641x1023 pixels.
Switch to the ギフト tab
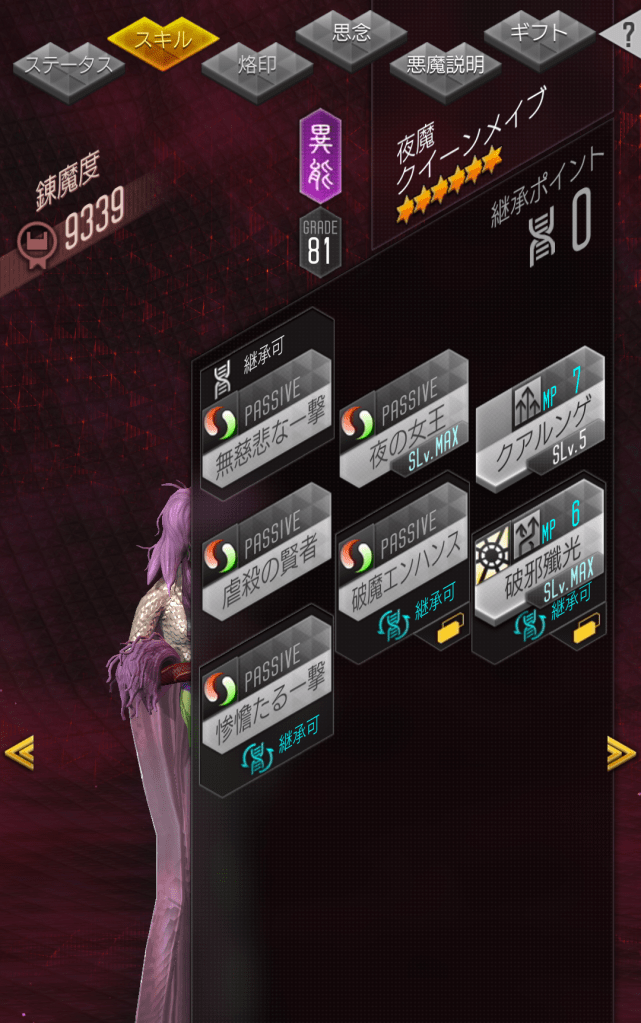tap(540, 33)
